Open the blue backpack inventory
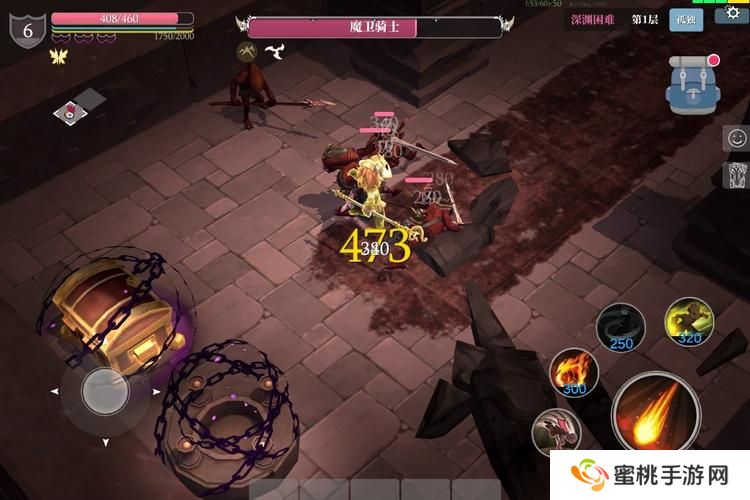Image resolution: width=750 pixels, height=500 pixels. pos(694,85)
